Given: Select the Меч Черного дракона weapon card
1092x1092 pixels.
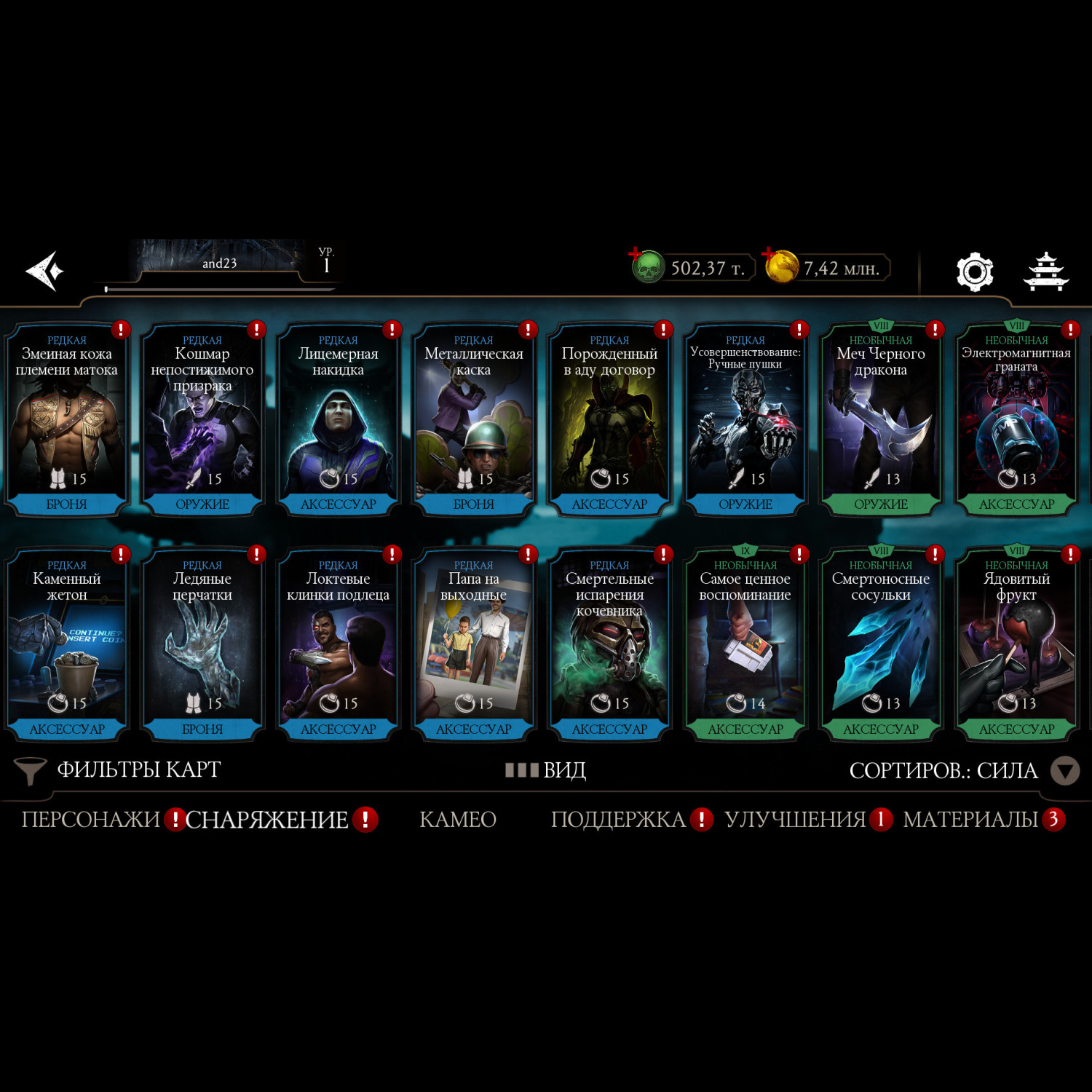Looking at the screenshot, I should 880,419.
